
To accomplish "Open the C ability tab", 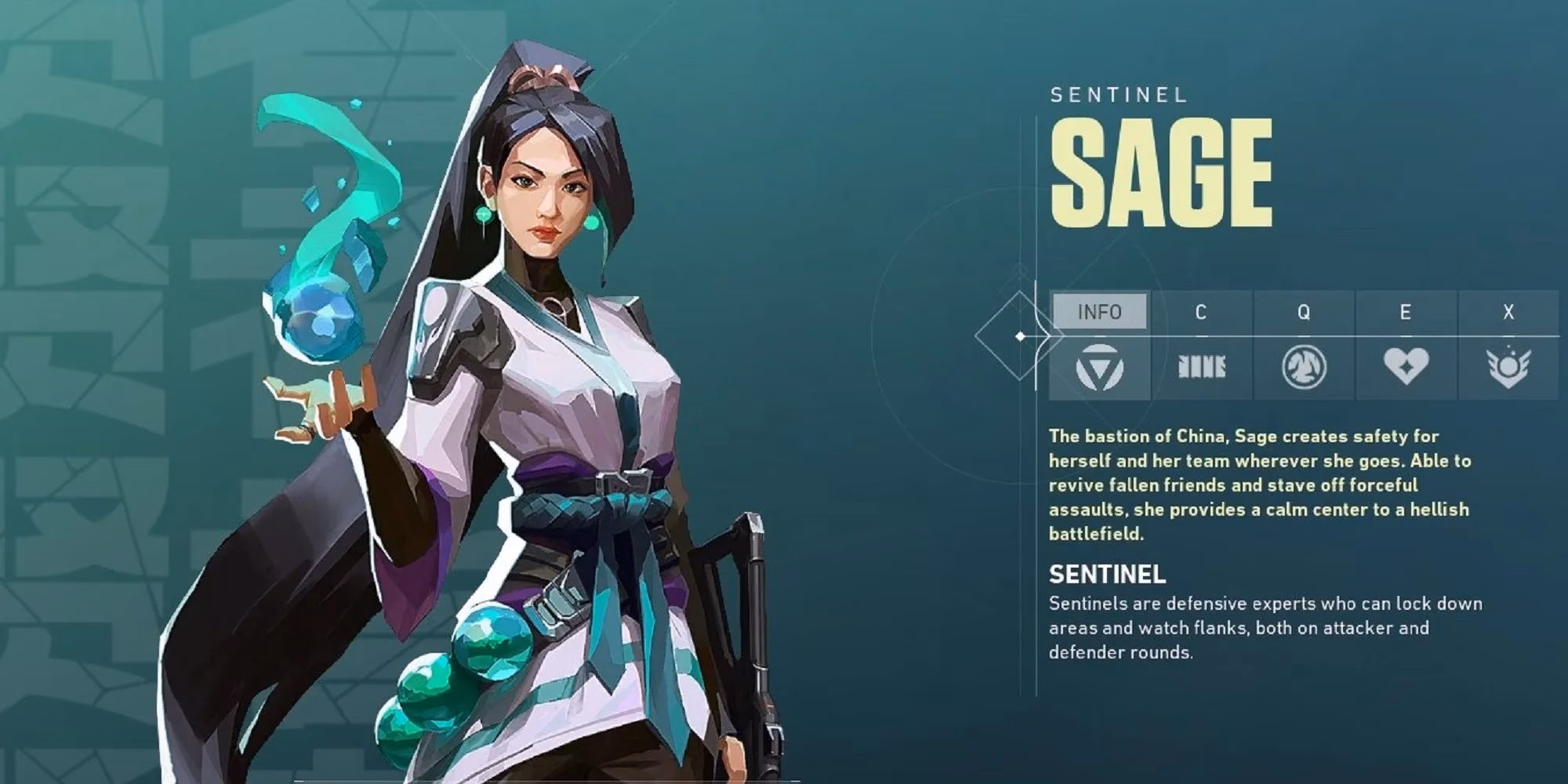I will pyautogui.click(x=1200, y=312).
